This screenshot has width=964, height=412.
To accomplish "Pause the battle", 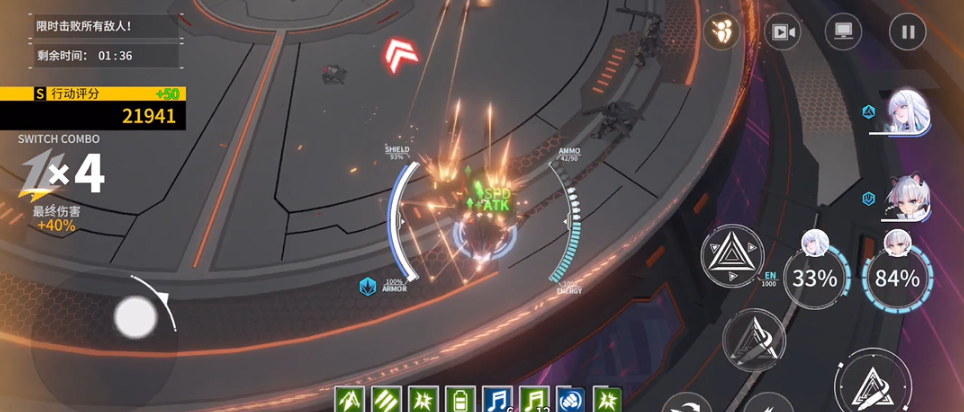I will pyautogui.click(x=907, y=32).
